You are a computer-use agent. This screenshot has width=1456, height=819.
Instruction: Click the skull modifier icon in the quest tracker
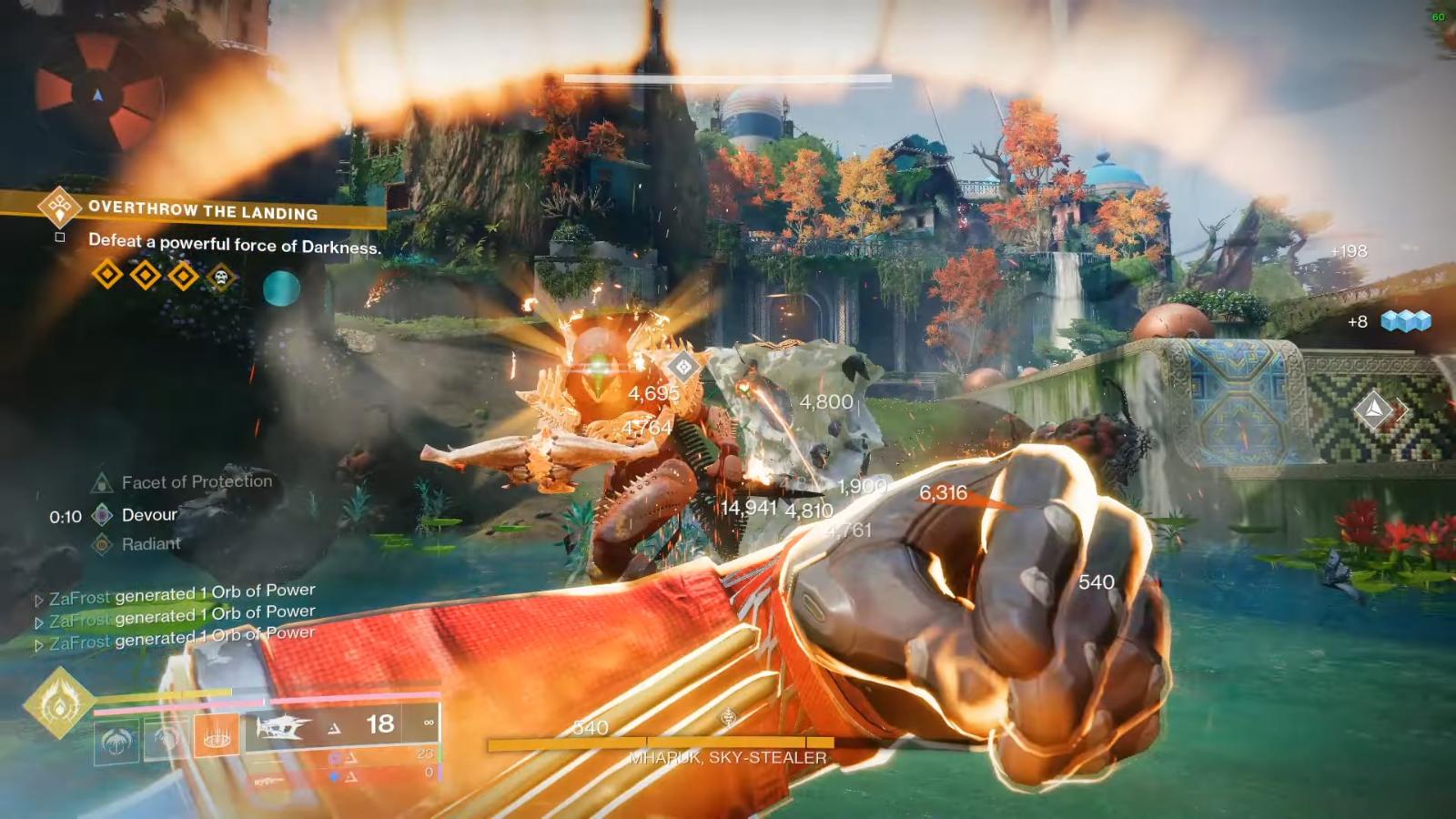point(221,276)
